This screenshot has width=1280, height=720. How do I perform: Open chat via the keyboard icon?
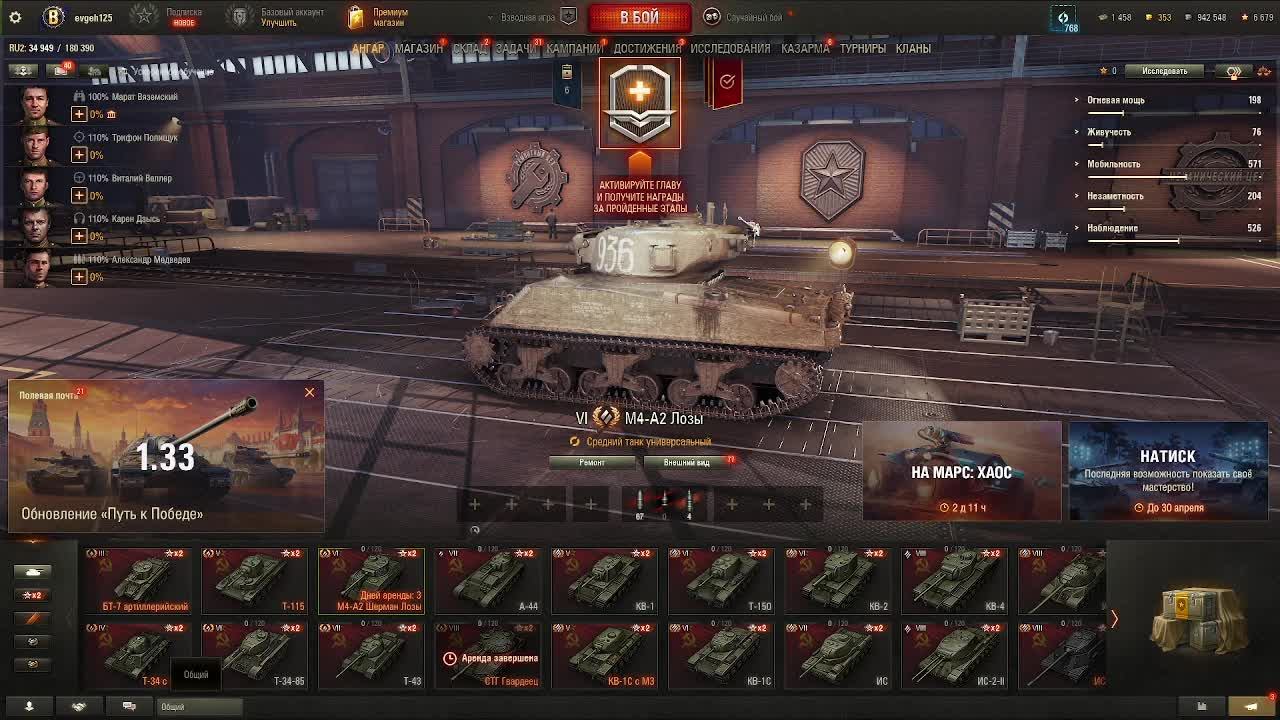[128, 706]
